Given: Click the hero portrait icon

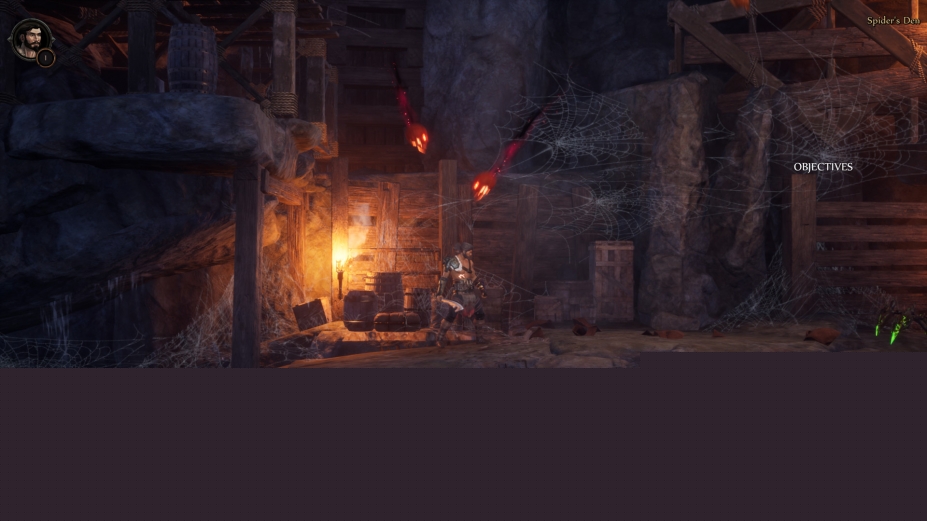Looking at the screenshot, I should [29, 39].
